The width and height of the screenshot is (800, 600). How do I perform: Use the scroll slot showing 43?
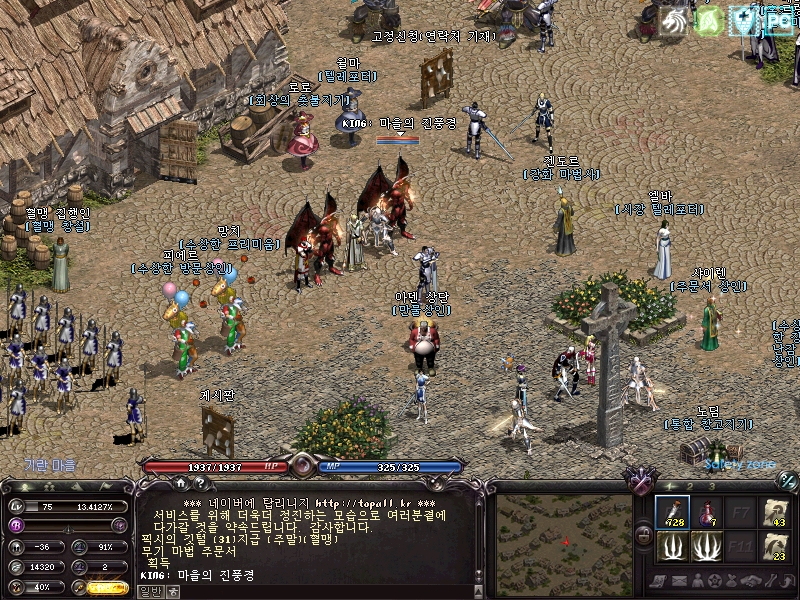point(775,513)
